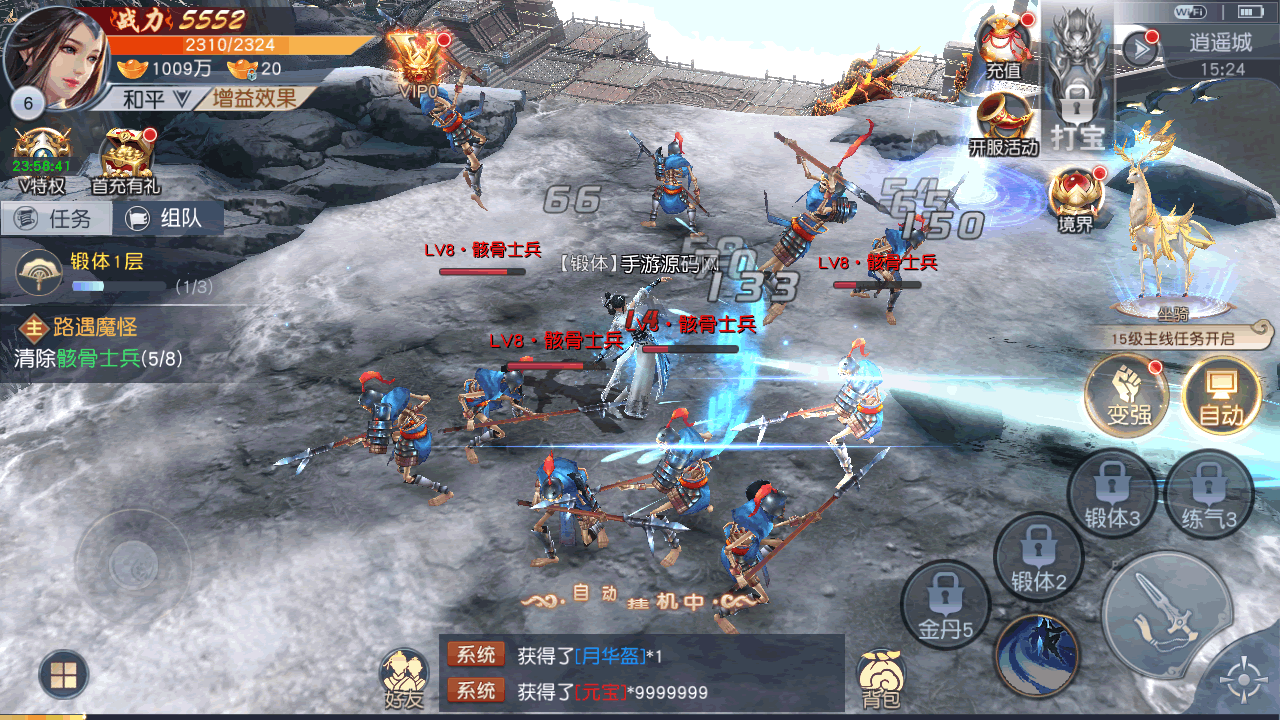Screen dimensions: 1280x720
Task: Show the 增益效果 buff list
Action: click(254, 98)
